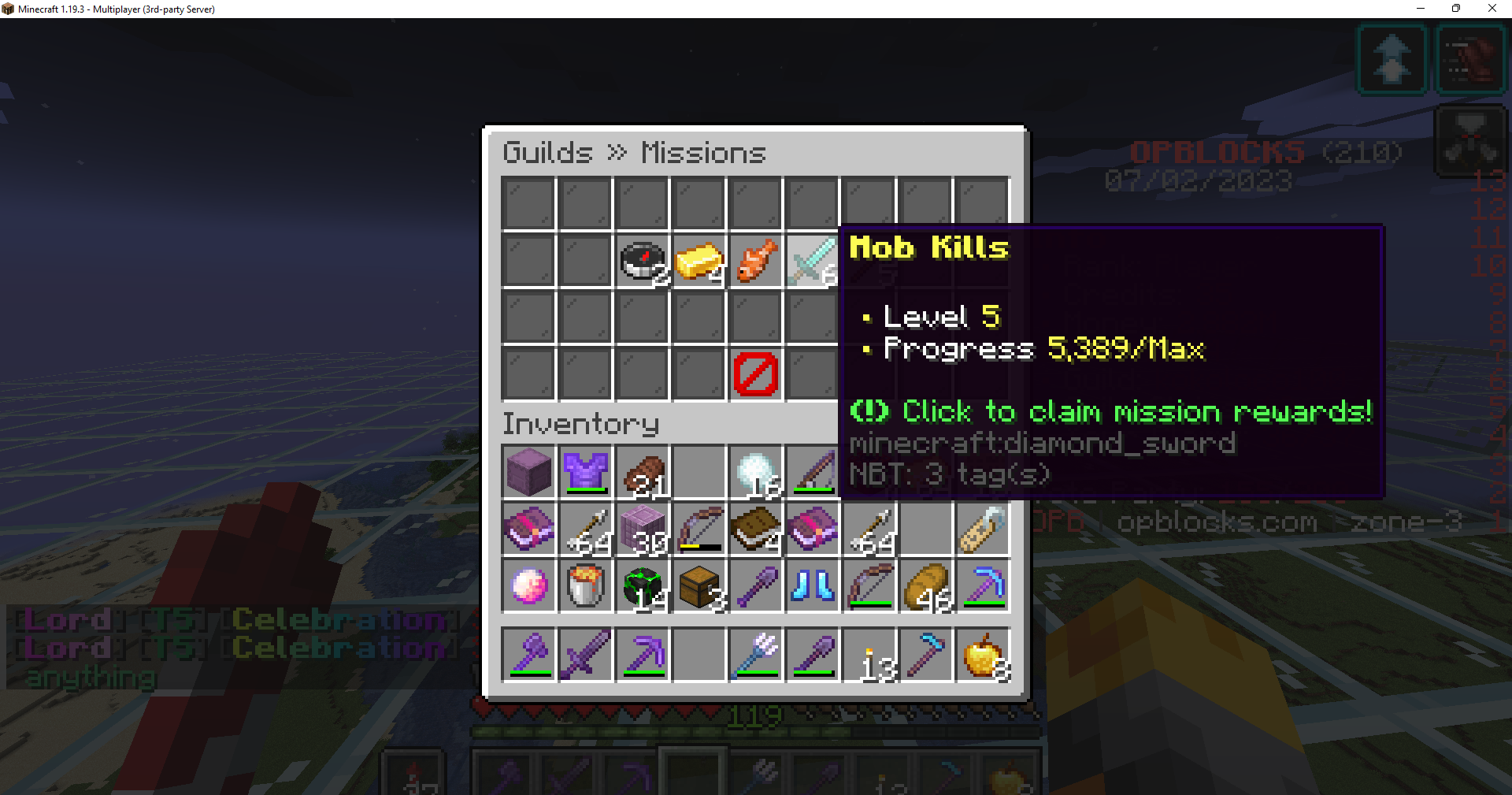
Task: Minimize the Minecraft window
Action: (x=1421, y=9)
